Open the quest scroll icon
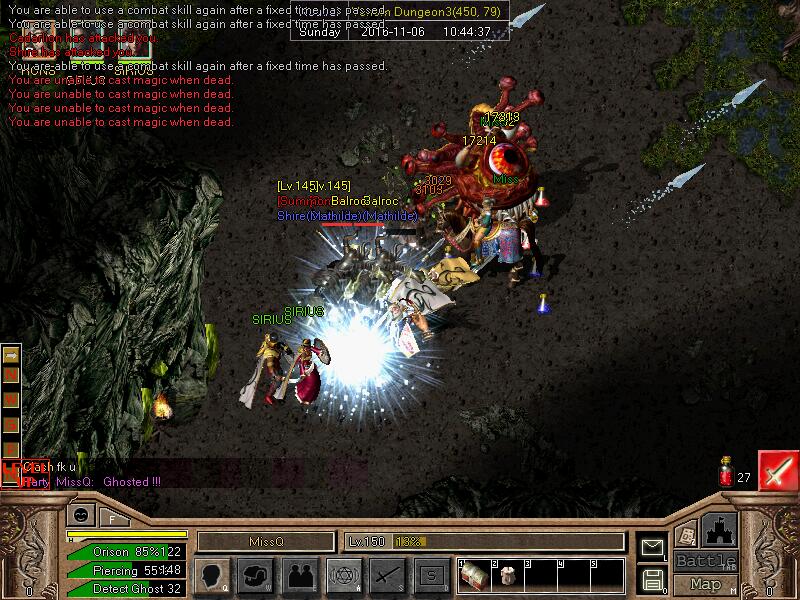Viewport: 800px width, 600px height. 686,535
